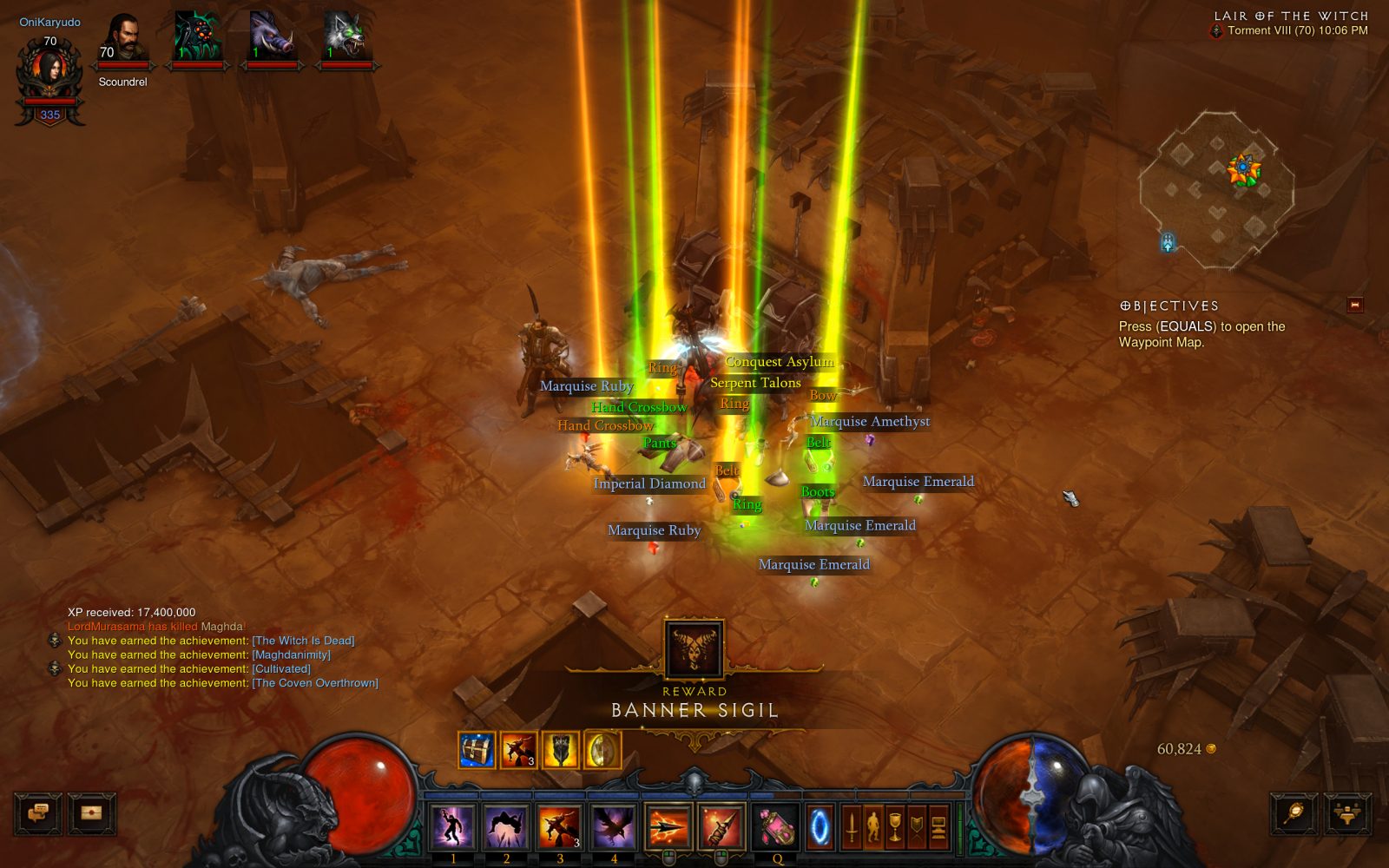The height and width of the screenshot is (868, 1389).
Task: Activate the Shadow Power skill in slot 1
Action: [x=452, y=825]
